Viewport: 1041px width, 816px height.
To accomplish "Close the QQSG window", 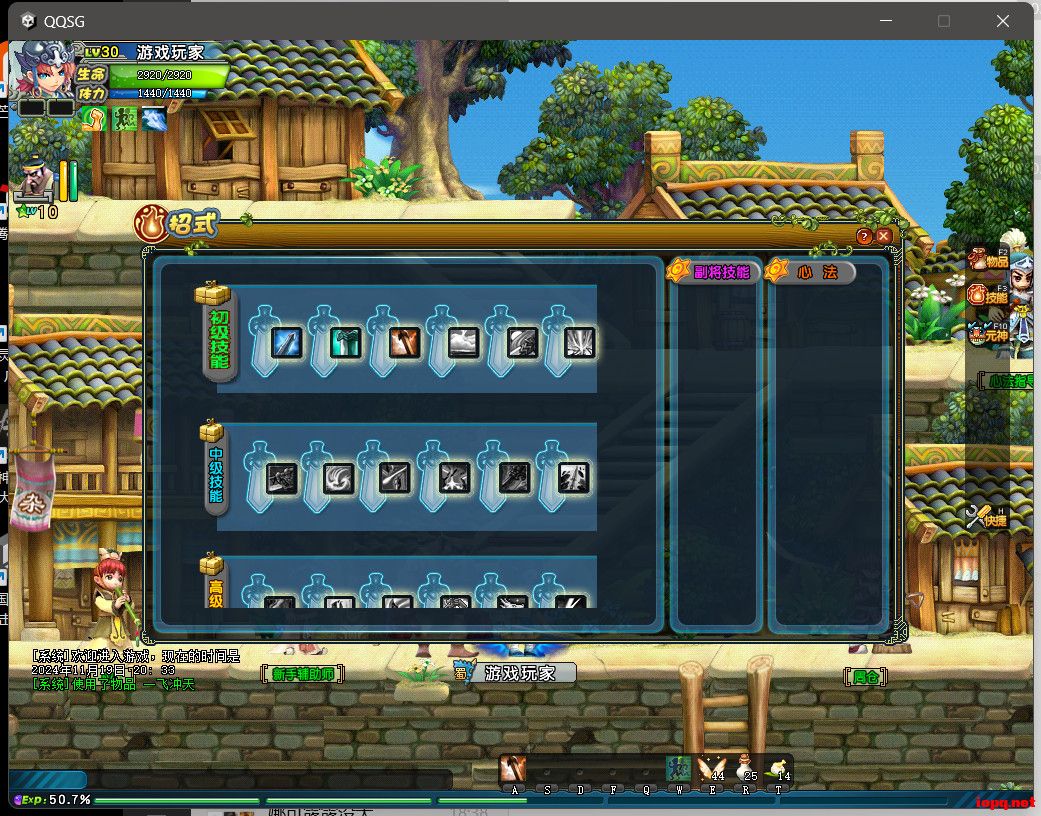I will tap(1002, 20).
